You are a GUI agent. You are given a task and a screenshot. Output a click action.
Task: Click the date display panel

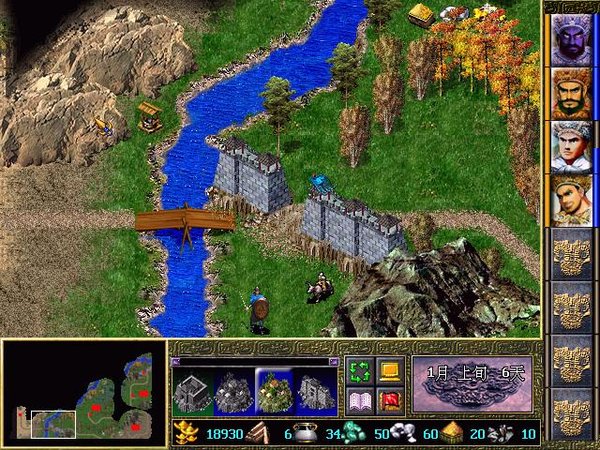coord(472,385)
